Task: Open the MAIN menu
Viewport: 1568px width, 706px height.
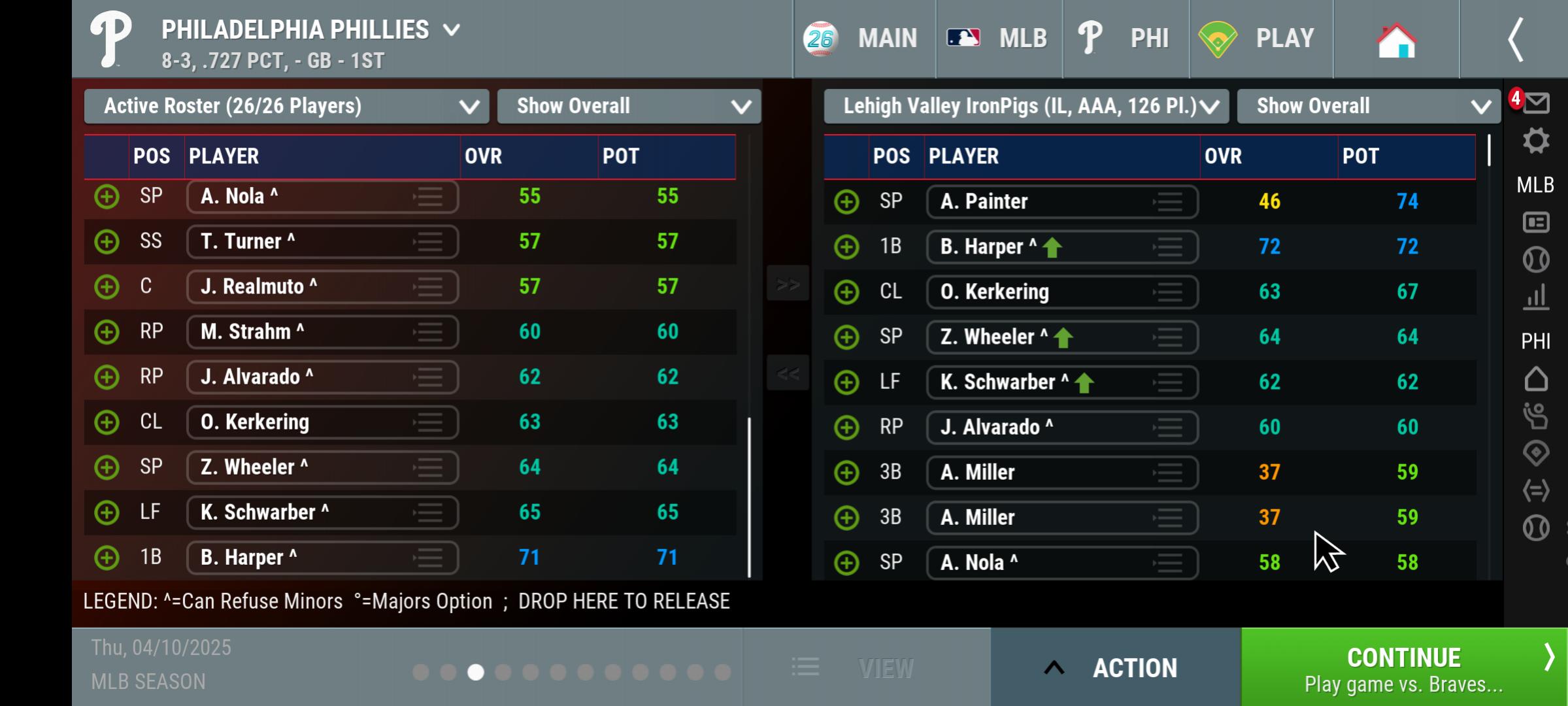Action: pos(863,39)
